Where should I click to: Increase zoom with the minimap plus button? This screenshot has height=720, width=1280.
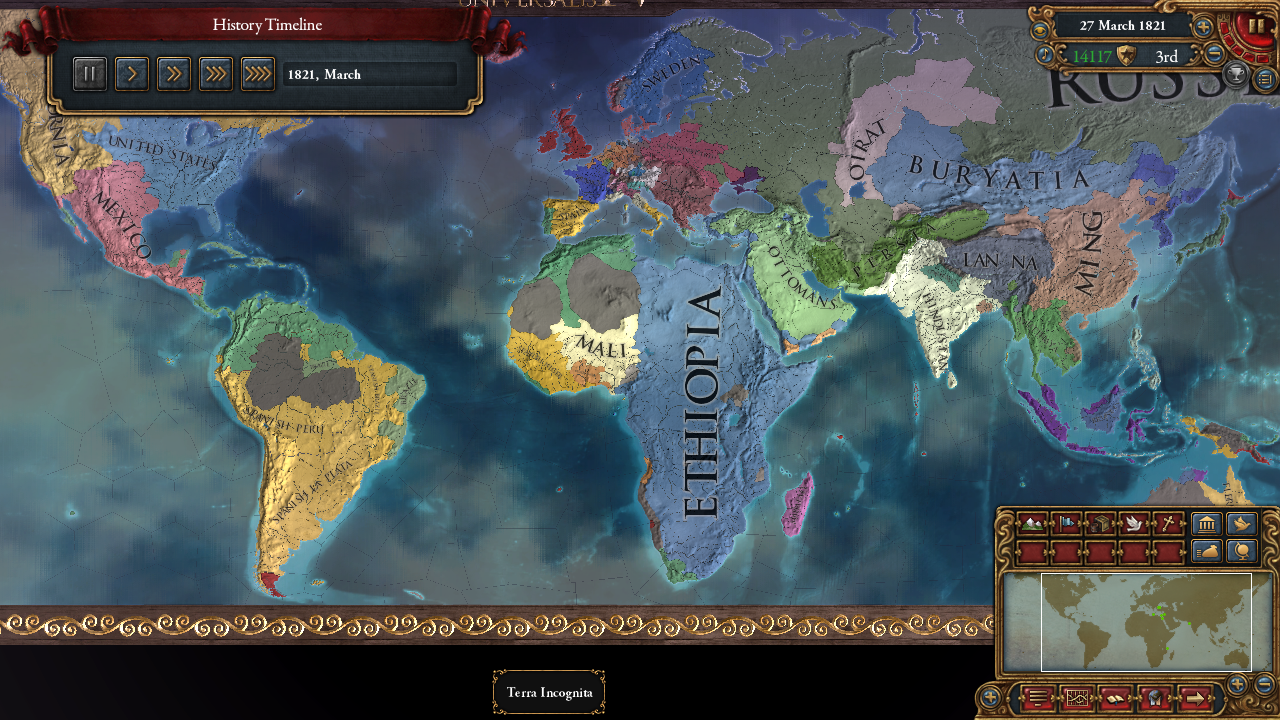1238,684
